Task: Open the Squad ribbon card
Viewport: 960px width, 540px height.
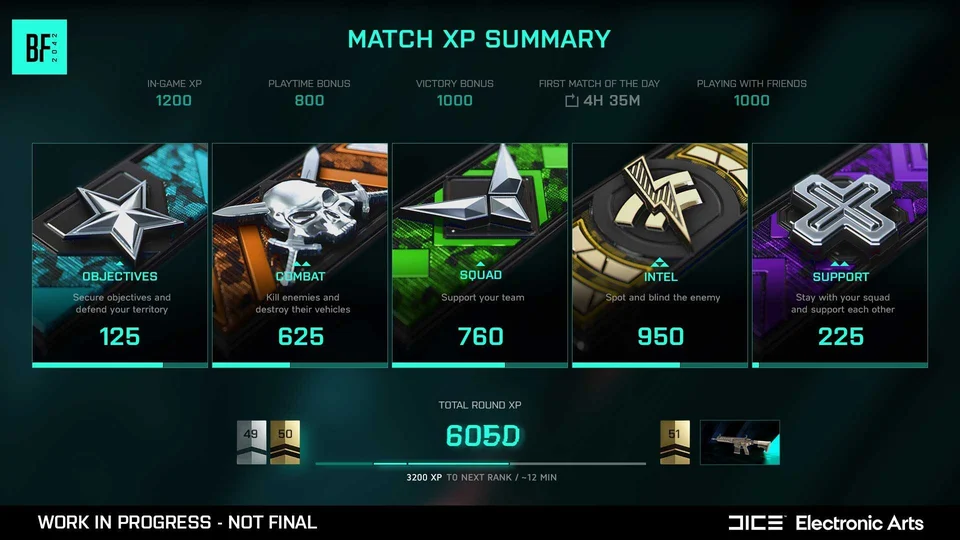Action: (x=480, y=254)
